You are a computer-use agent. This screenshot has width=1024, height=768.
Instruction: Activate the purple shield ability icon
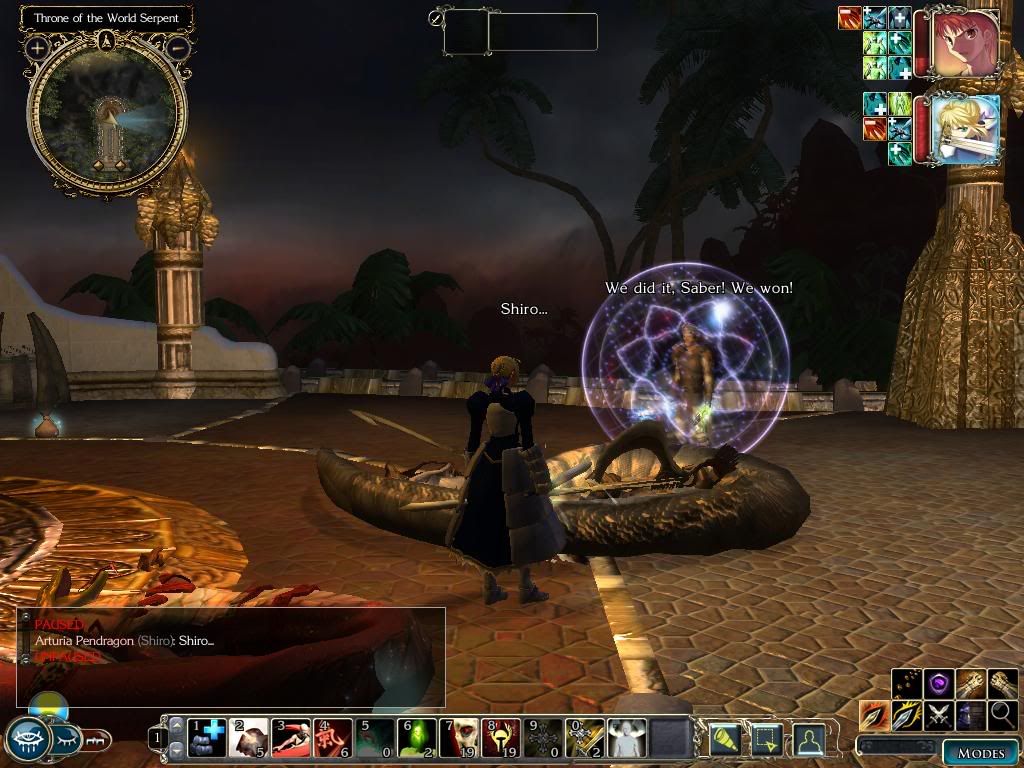[x=938, y=684]
